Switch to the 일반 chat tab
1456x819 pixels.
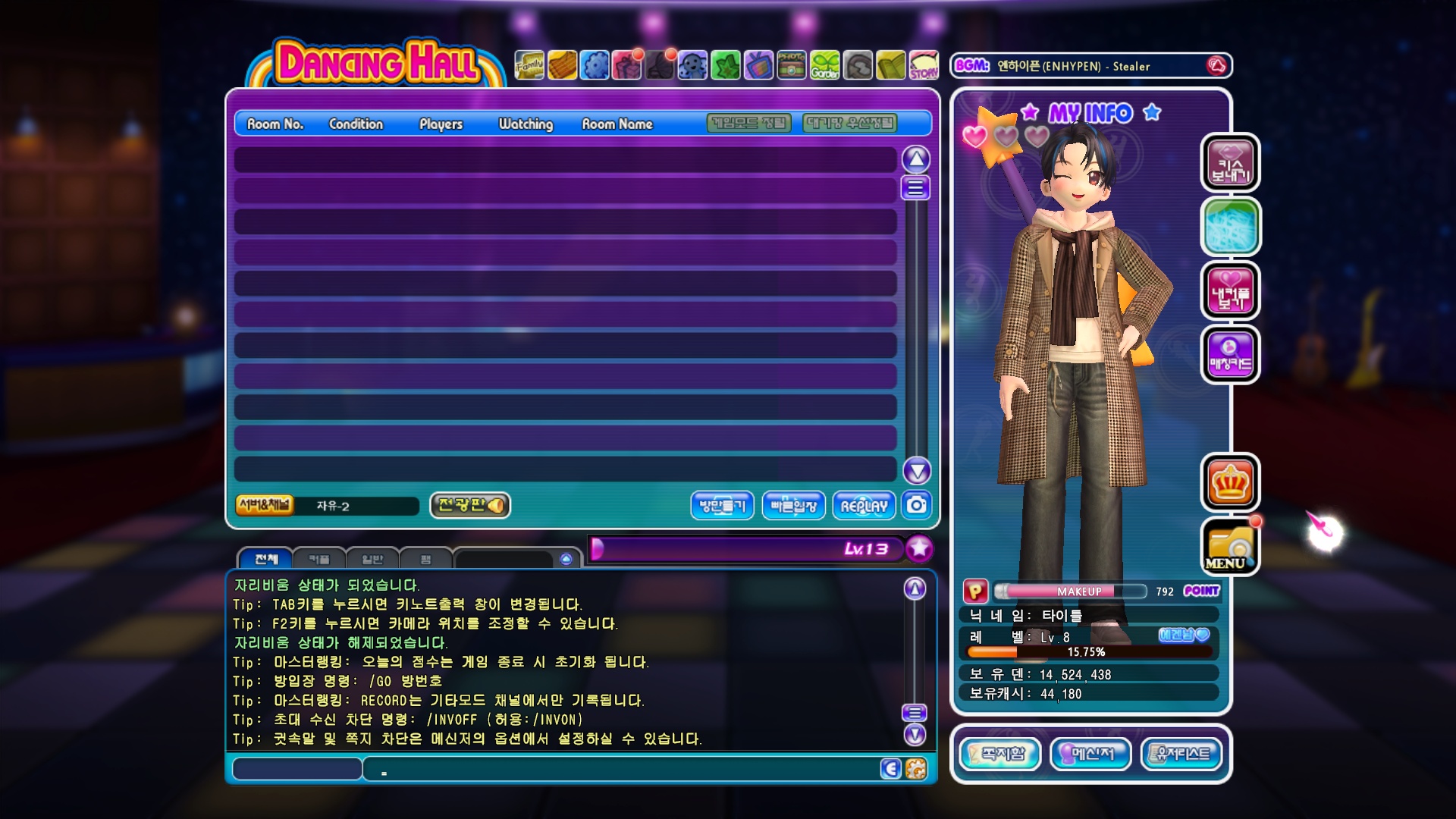372,560
